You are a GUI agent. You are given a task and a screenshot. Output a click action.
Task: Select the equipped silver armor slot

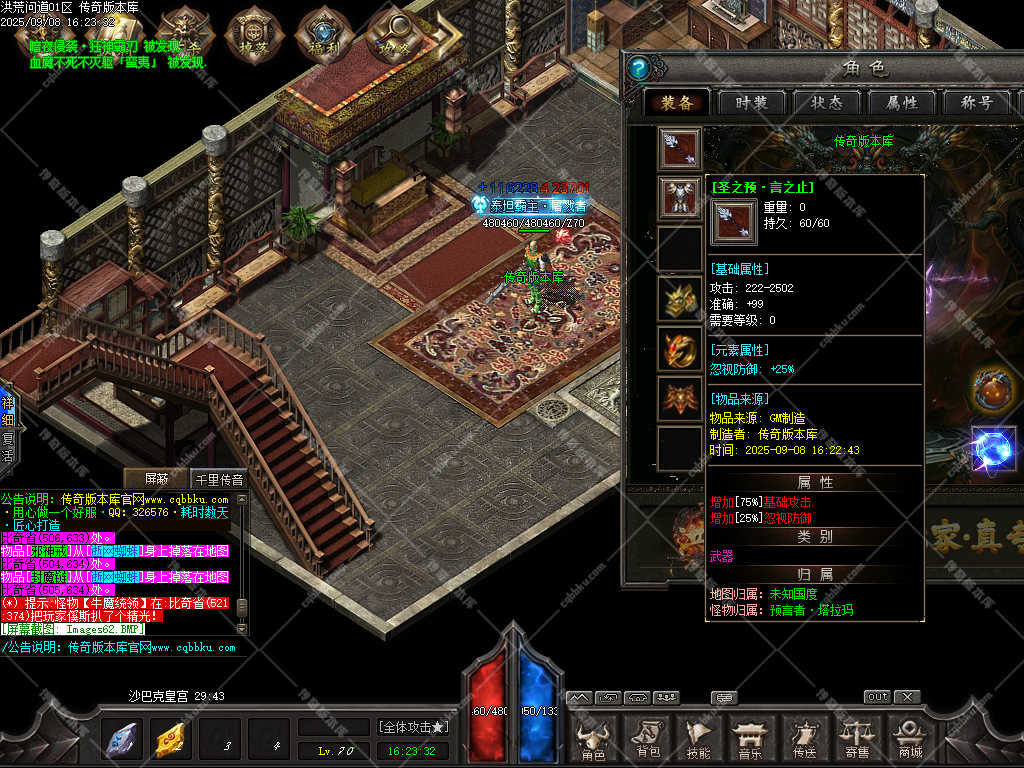pyautogui.click(x=680, y=197)
